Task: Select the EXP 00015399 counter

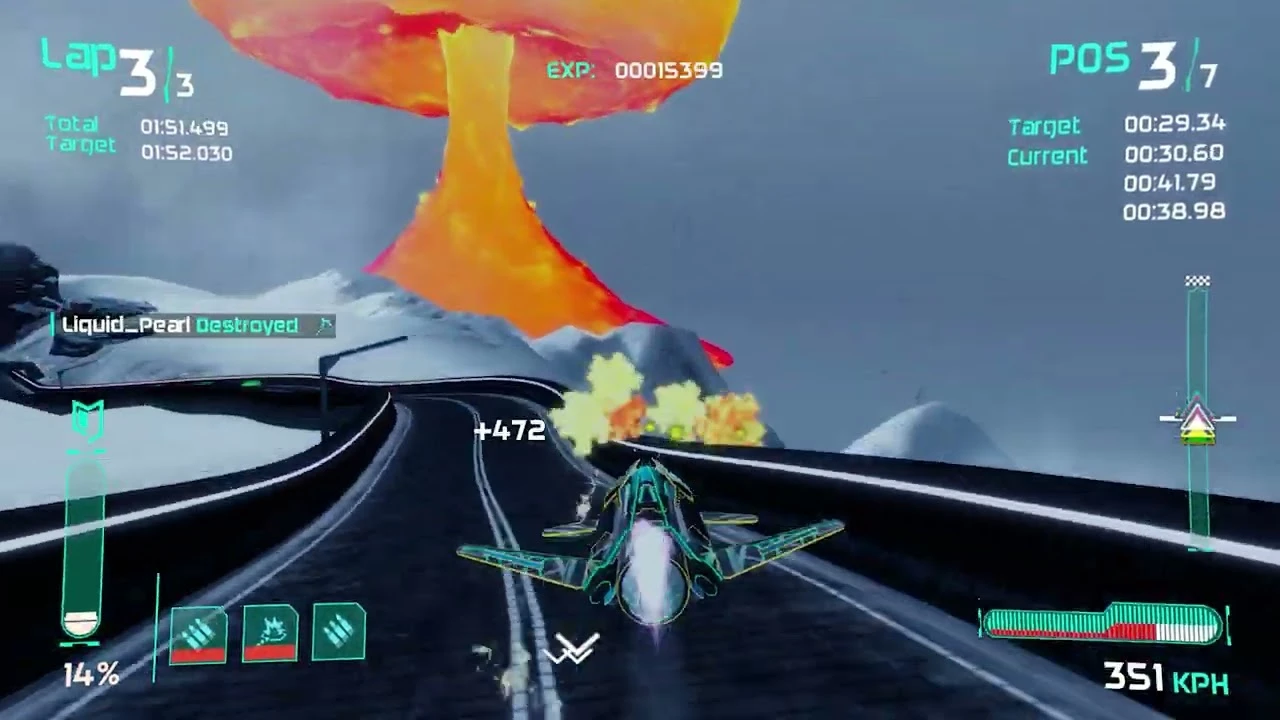Action: [x=635, y=70]
